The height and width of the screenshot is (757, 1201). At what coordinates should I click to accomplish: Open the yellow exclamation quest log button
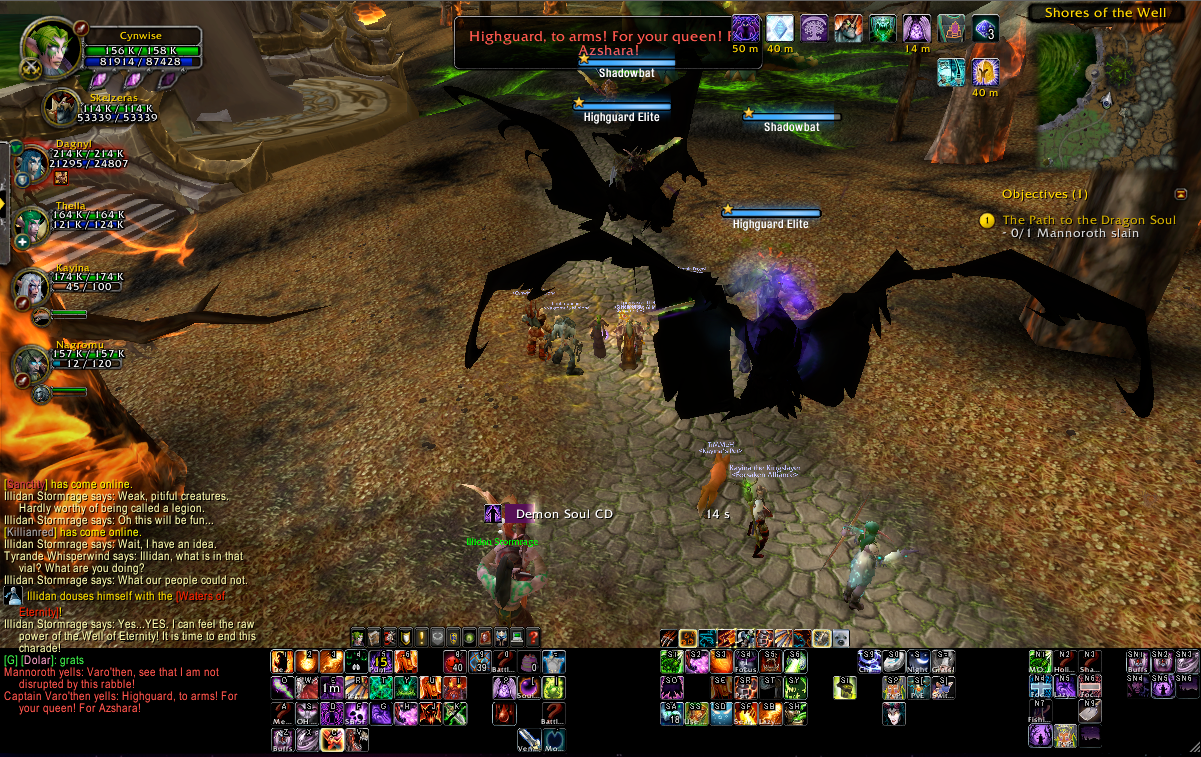pyautogui.click(x=421, y=637)
